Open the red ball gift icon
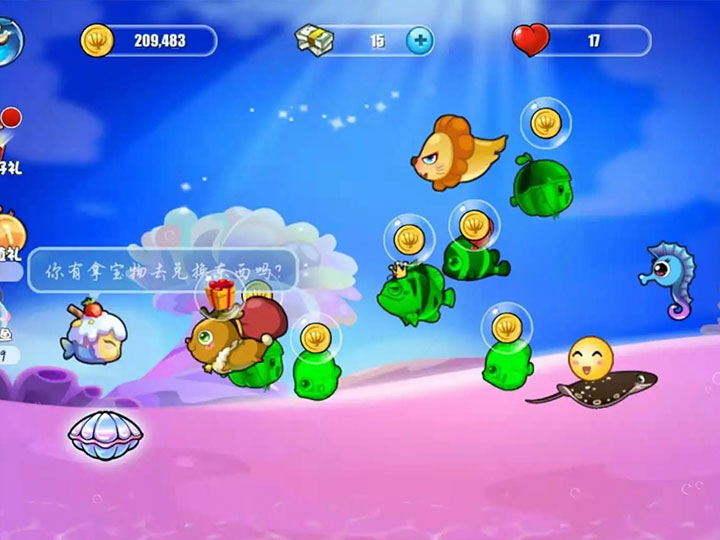The image size is (720, 540). click(9, 133)
